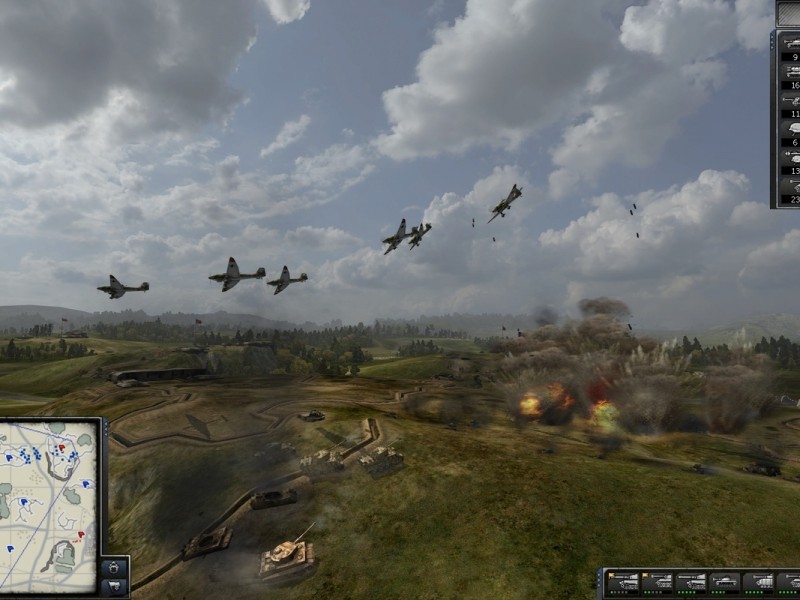Select the lone tank unit card without a gun
Screen dimensions: 800x600
[725, 581]
